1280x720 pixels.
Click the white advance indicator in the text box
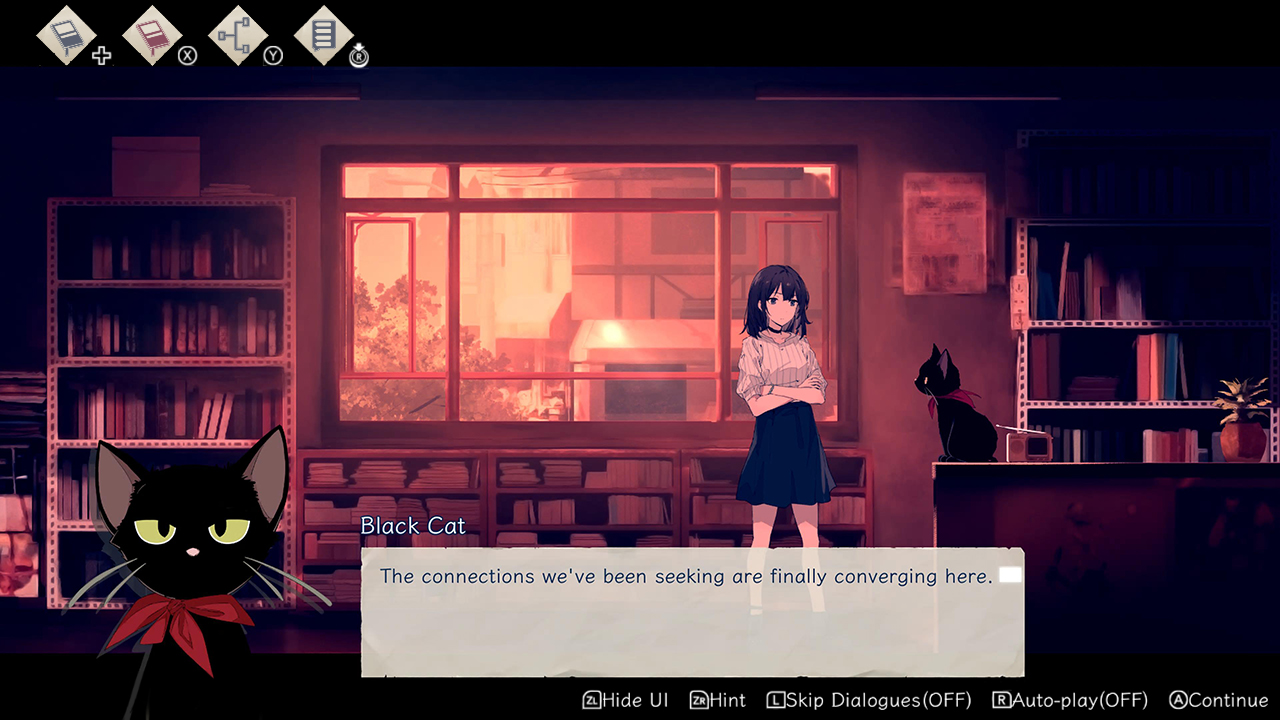tap(1010, 575)
